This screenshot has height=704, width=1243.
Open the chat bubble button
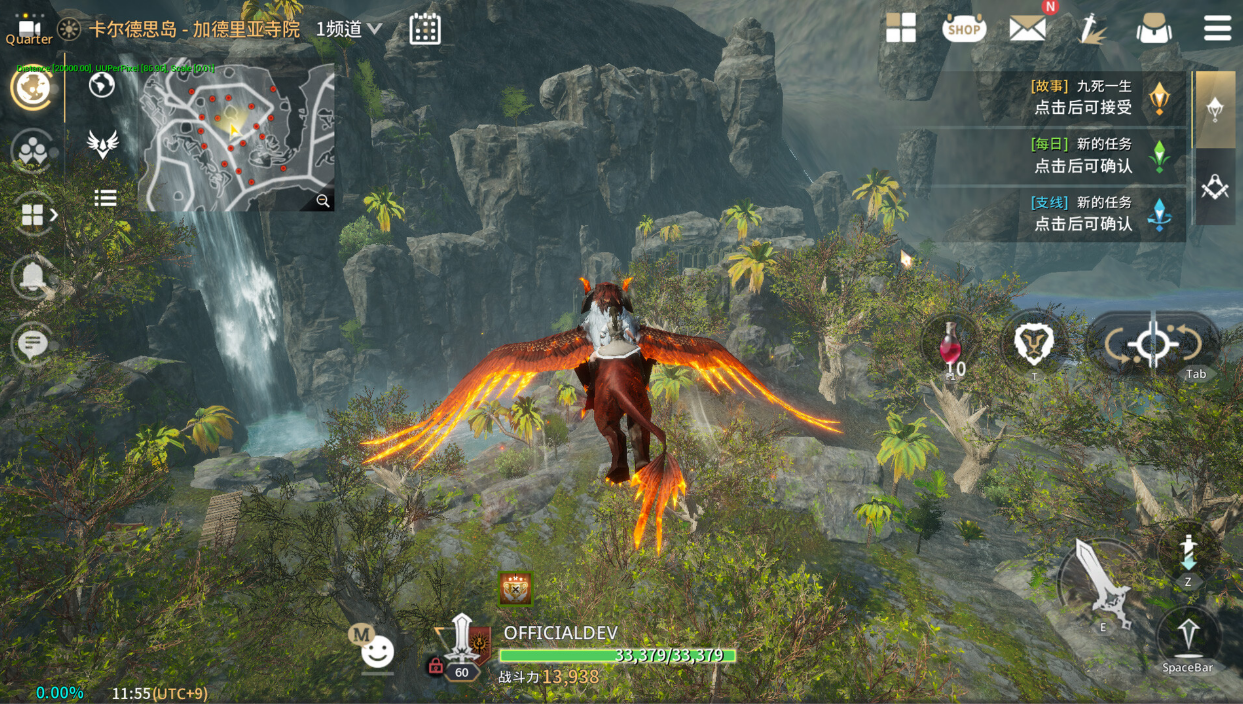coord(32,345)
